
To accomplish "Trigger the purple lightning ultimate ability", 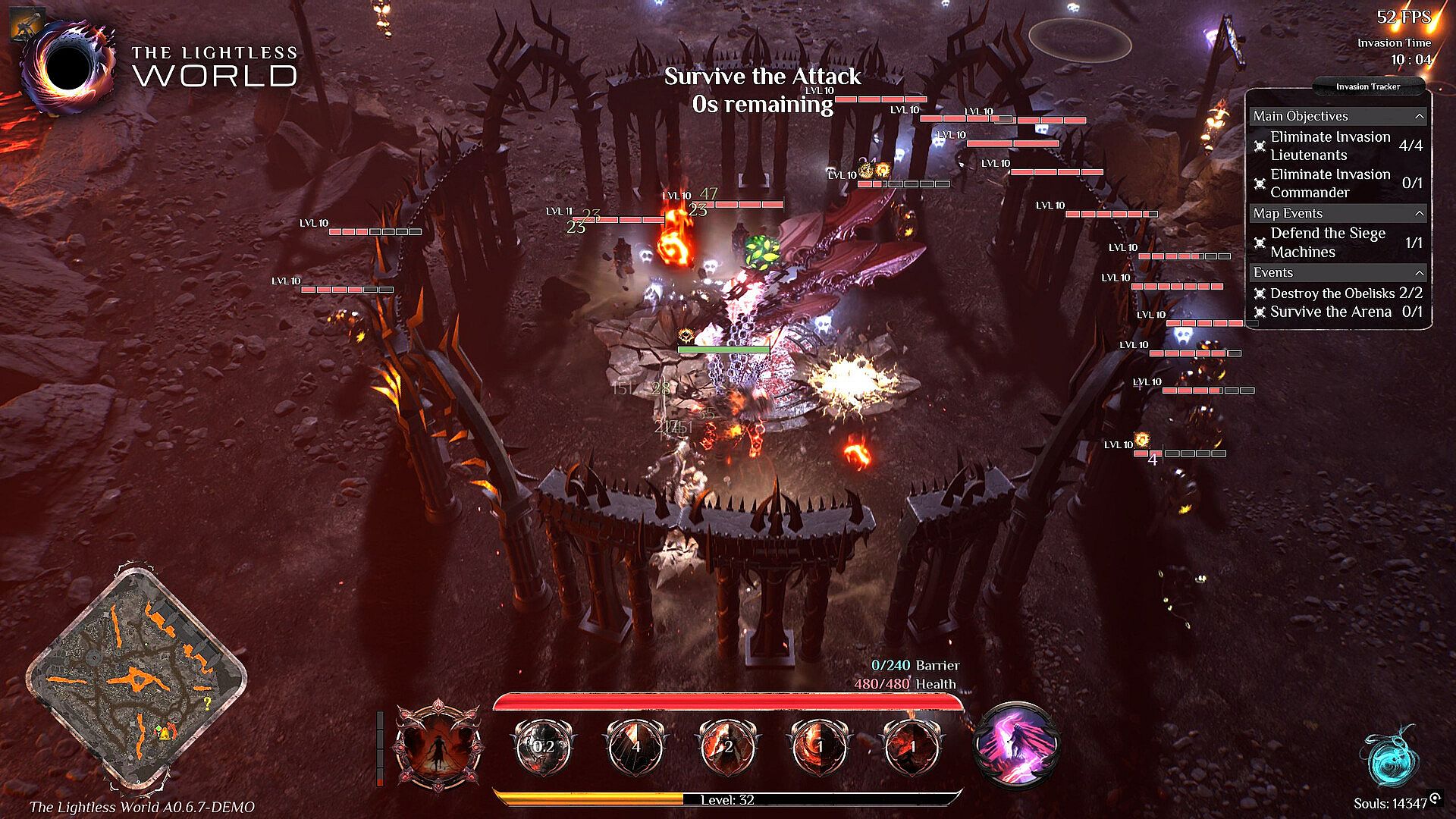I will coord(1015,745).
